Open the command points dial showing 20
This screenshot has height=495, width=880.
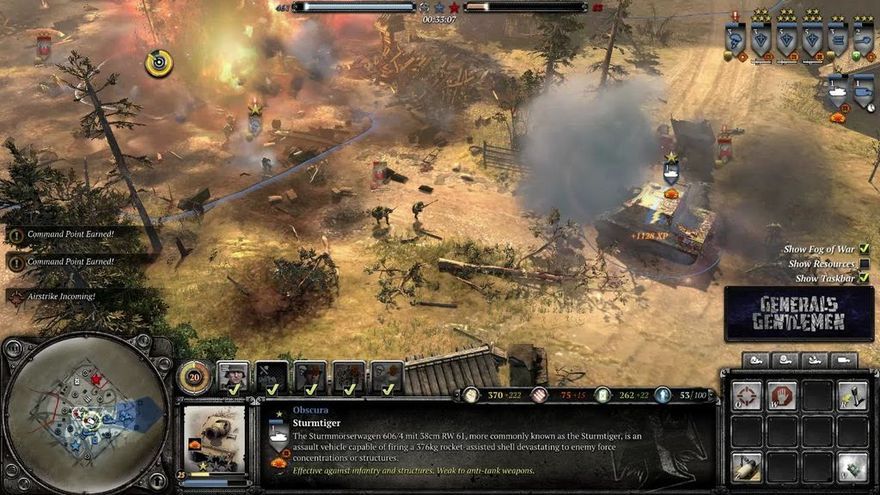[193, 376]
